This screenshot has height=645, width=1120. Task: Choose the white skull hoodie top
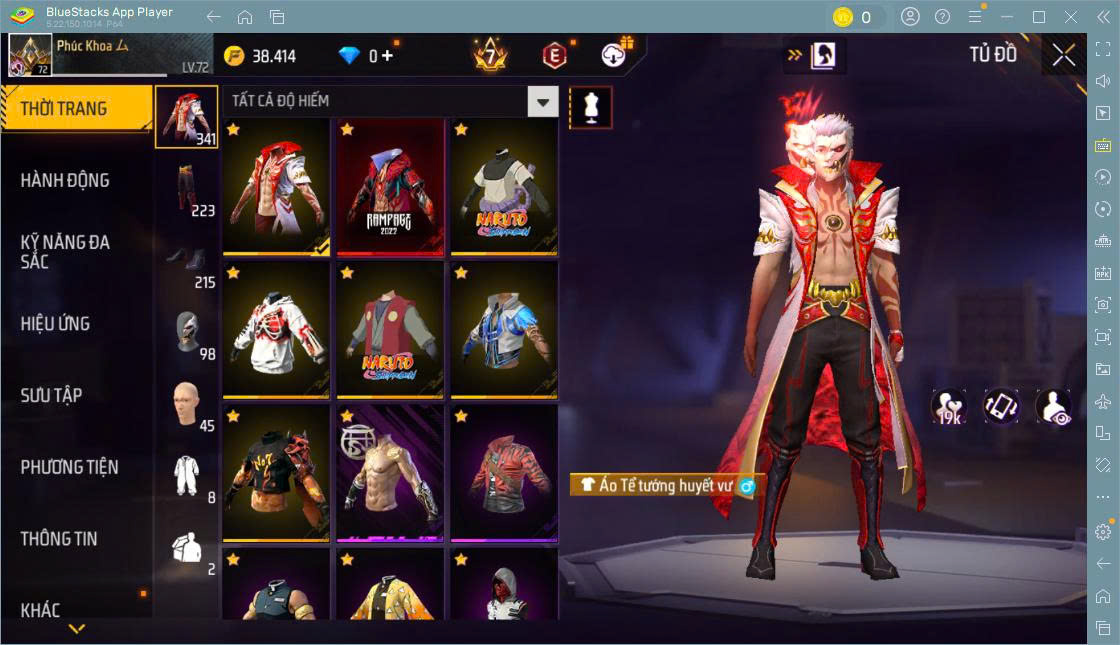pyautogui.click(x=276, y=328)
